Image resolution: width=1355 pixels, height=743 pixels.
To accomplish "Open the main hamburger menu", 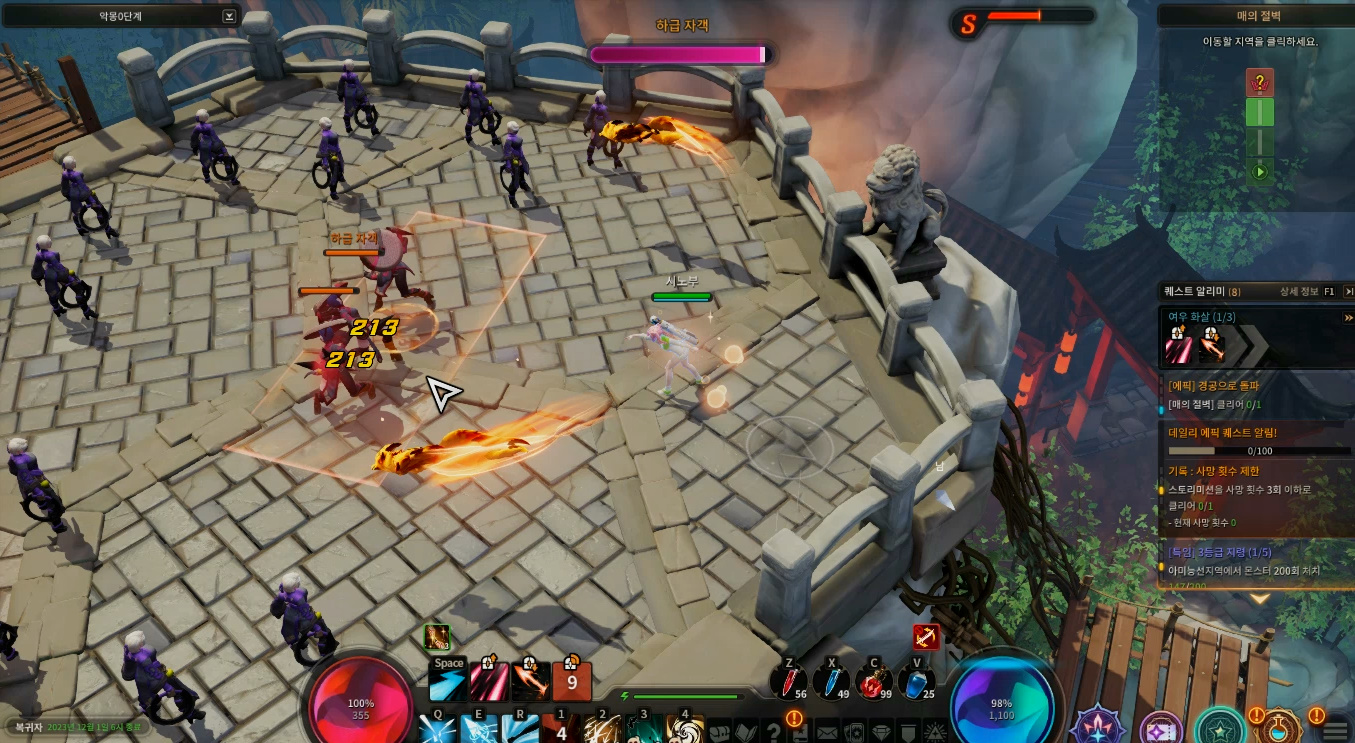I will [1336, 732].
